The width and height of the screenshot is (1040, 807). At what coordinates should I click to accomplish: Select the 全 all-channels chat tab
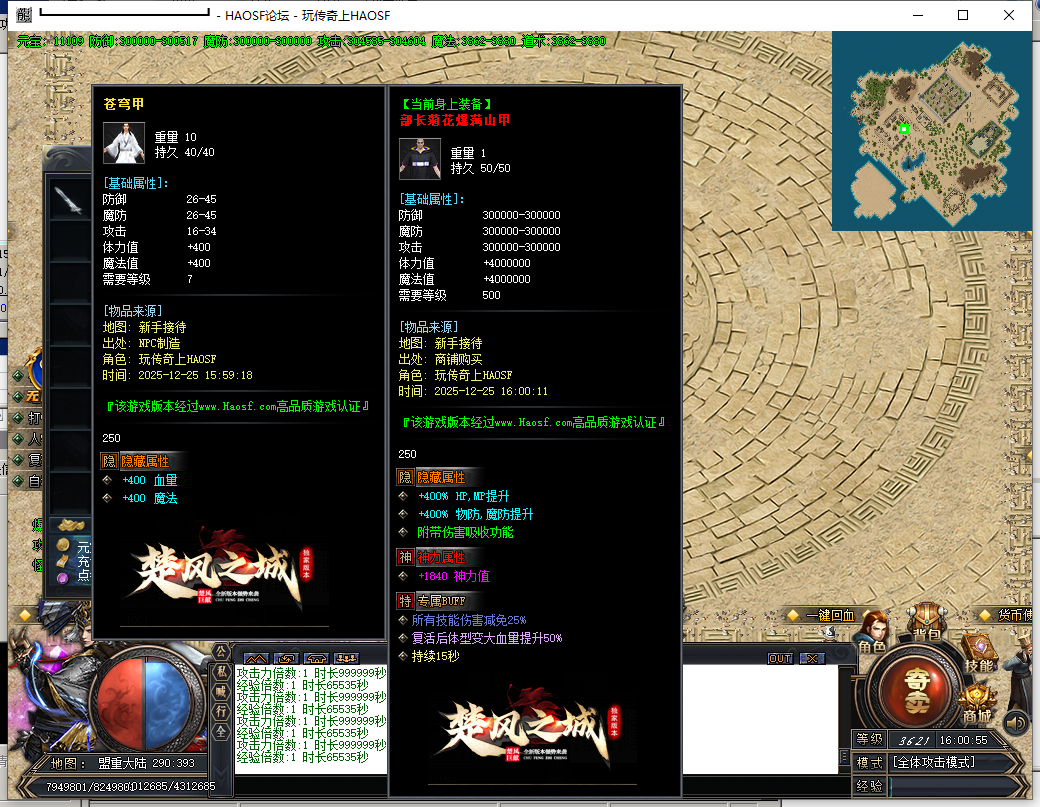click(222, 731)
